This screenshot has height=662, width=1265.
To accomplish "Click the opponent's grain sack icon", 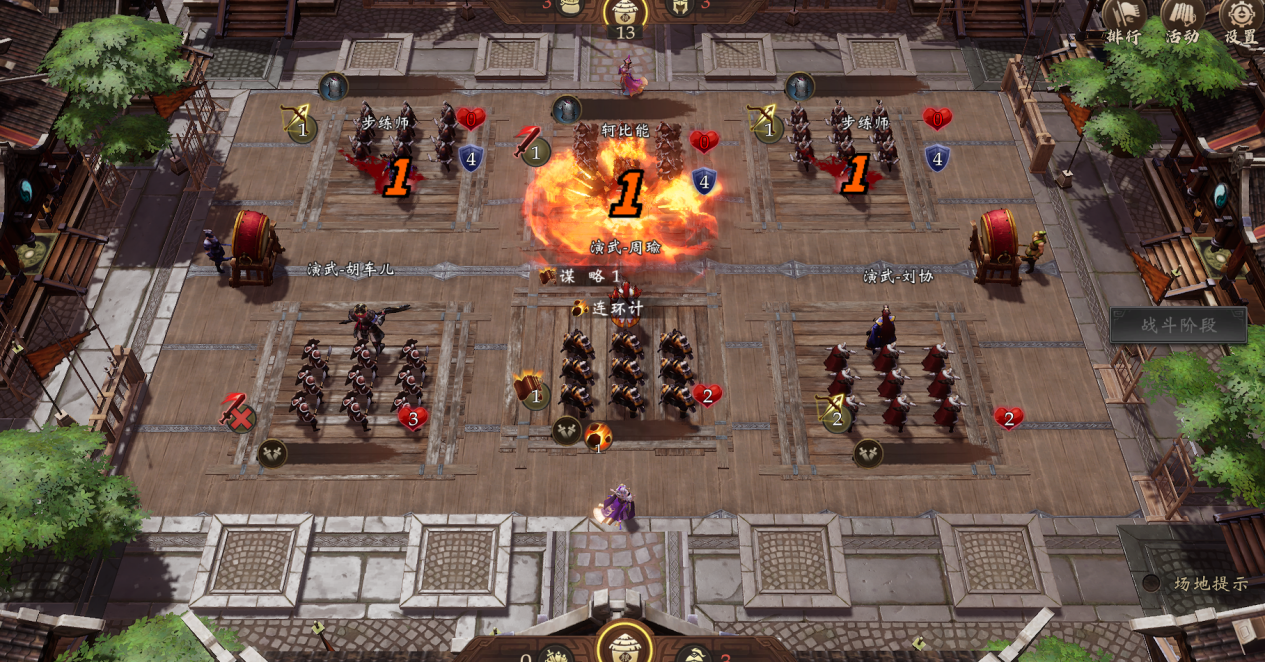I will coord(571,6).
